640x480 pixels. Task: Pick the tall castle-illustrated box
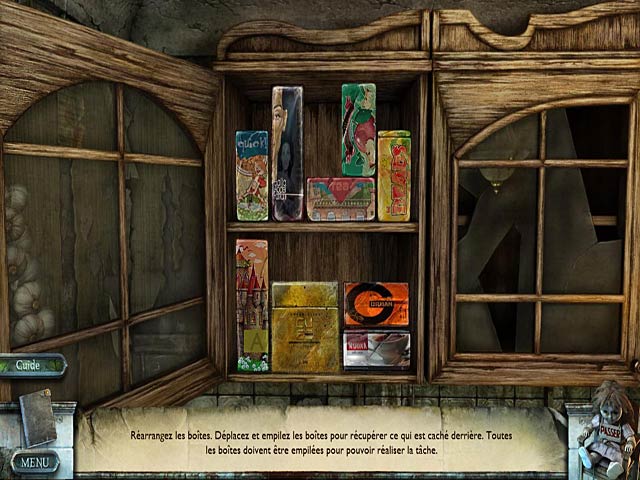pos(252,305)
